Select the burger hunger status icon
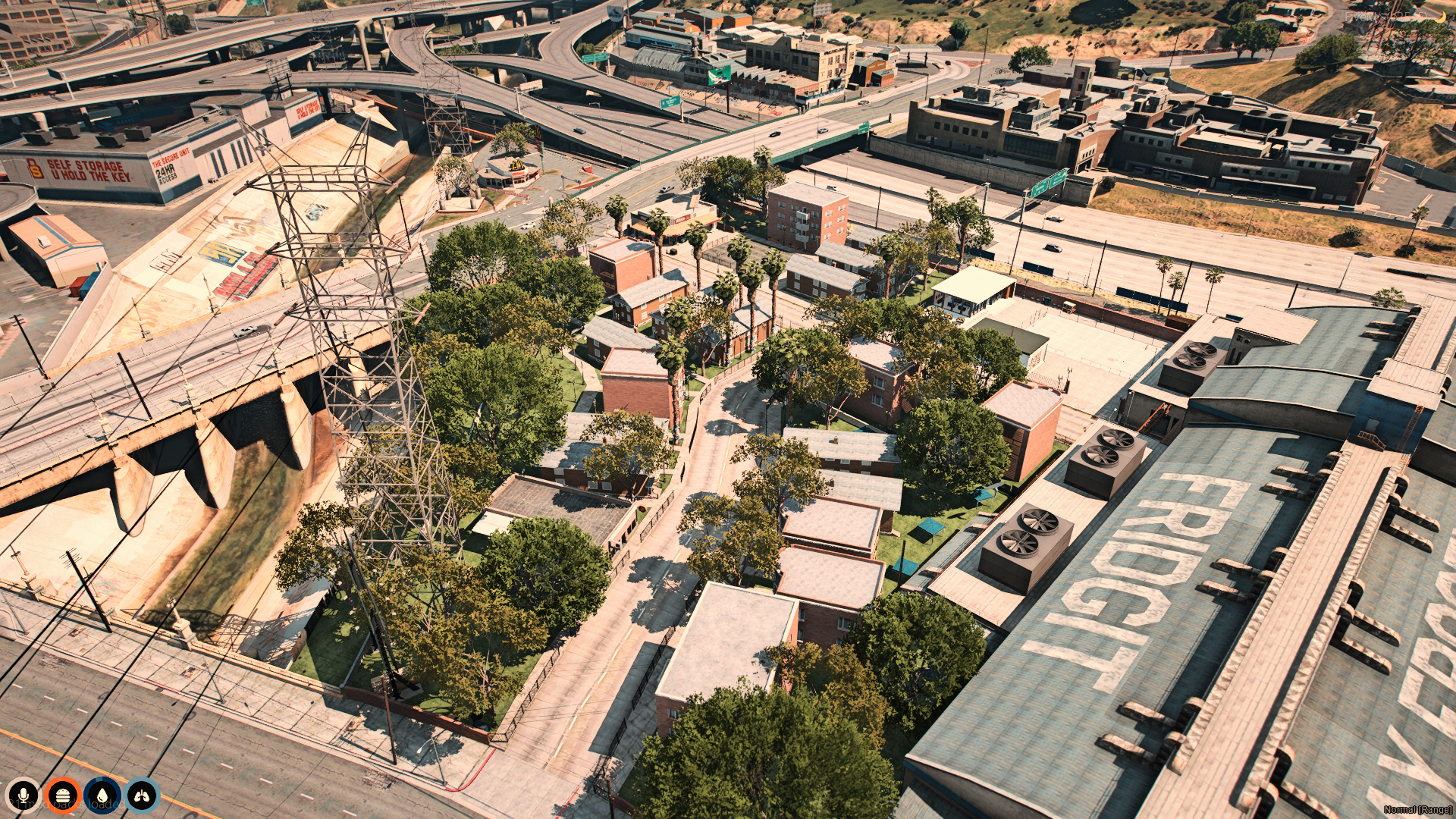1456x819 pixels. click(62, 795)
